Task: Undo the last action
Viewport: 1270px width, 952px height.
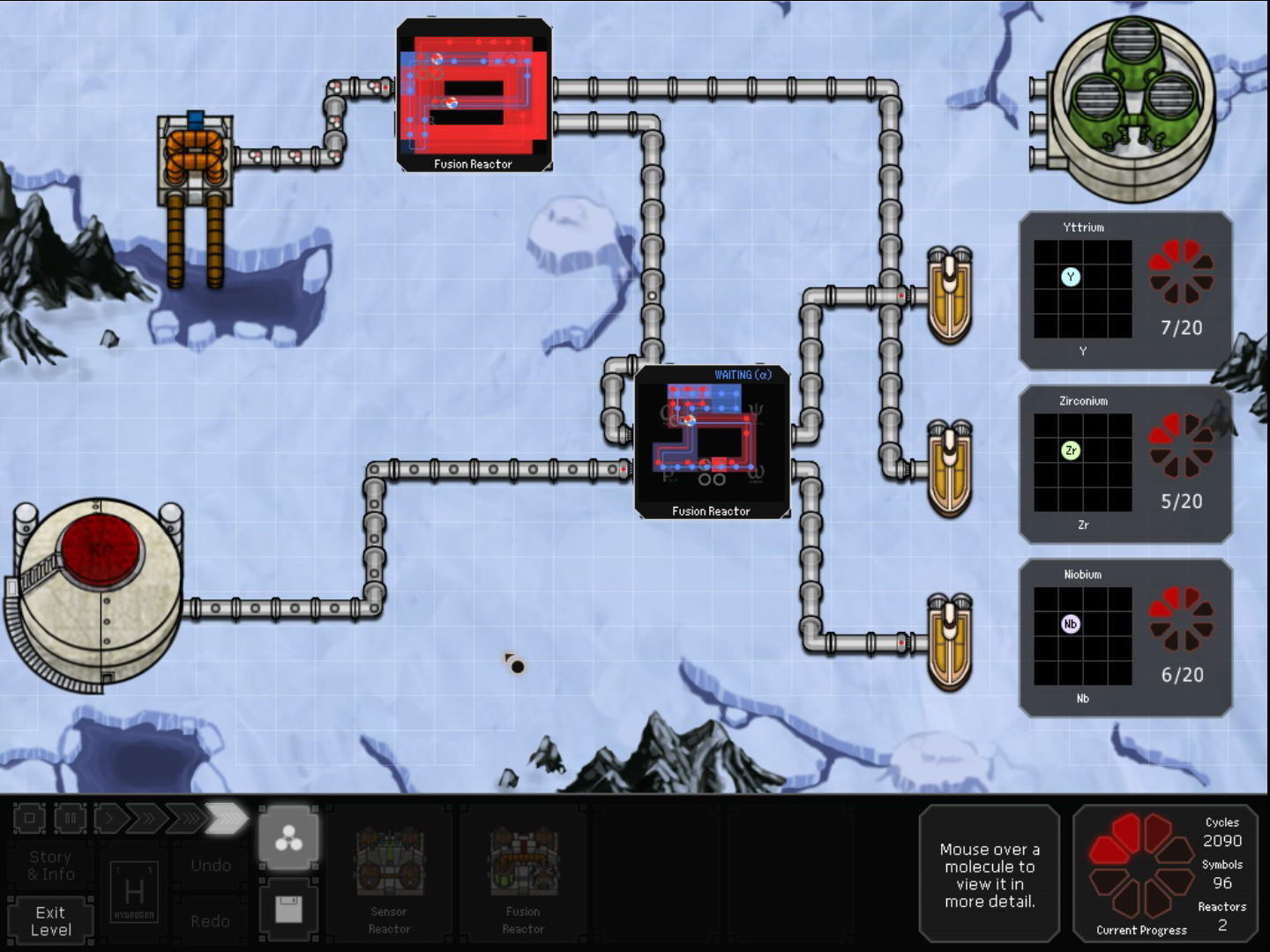Action: (211, 866)
